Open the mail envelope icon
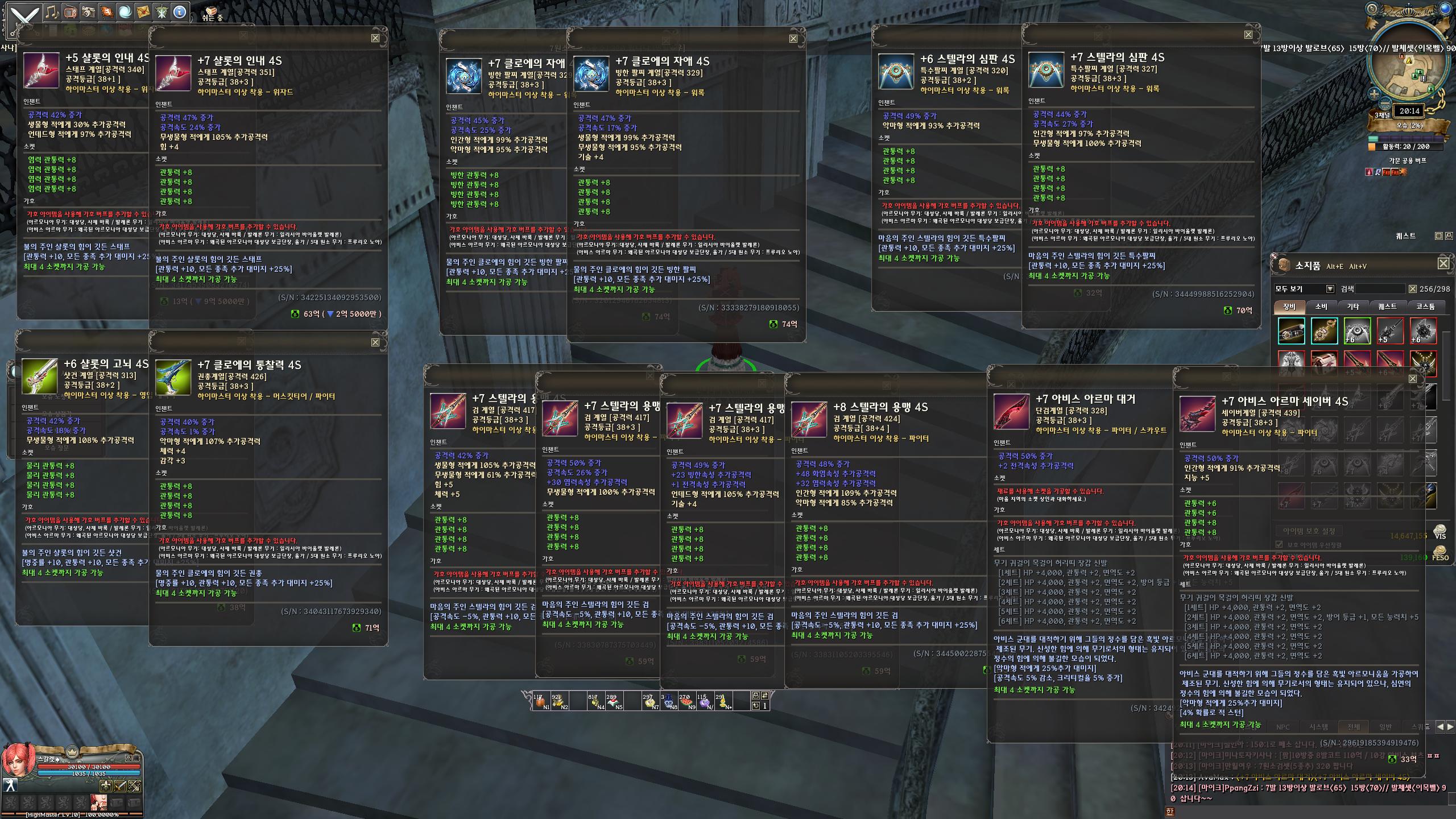 tap(143, 12)
